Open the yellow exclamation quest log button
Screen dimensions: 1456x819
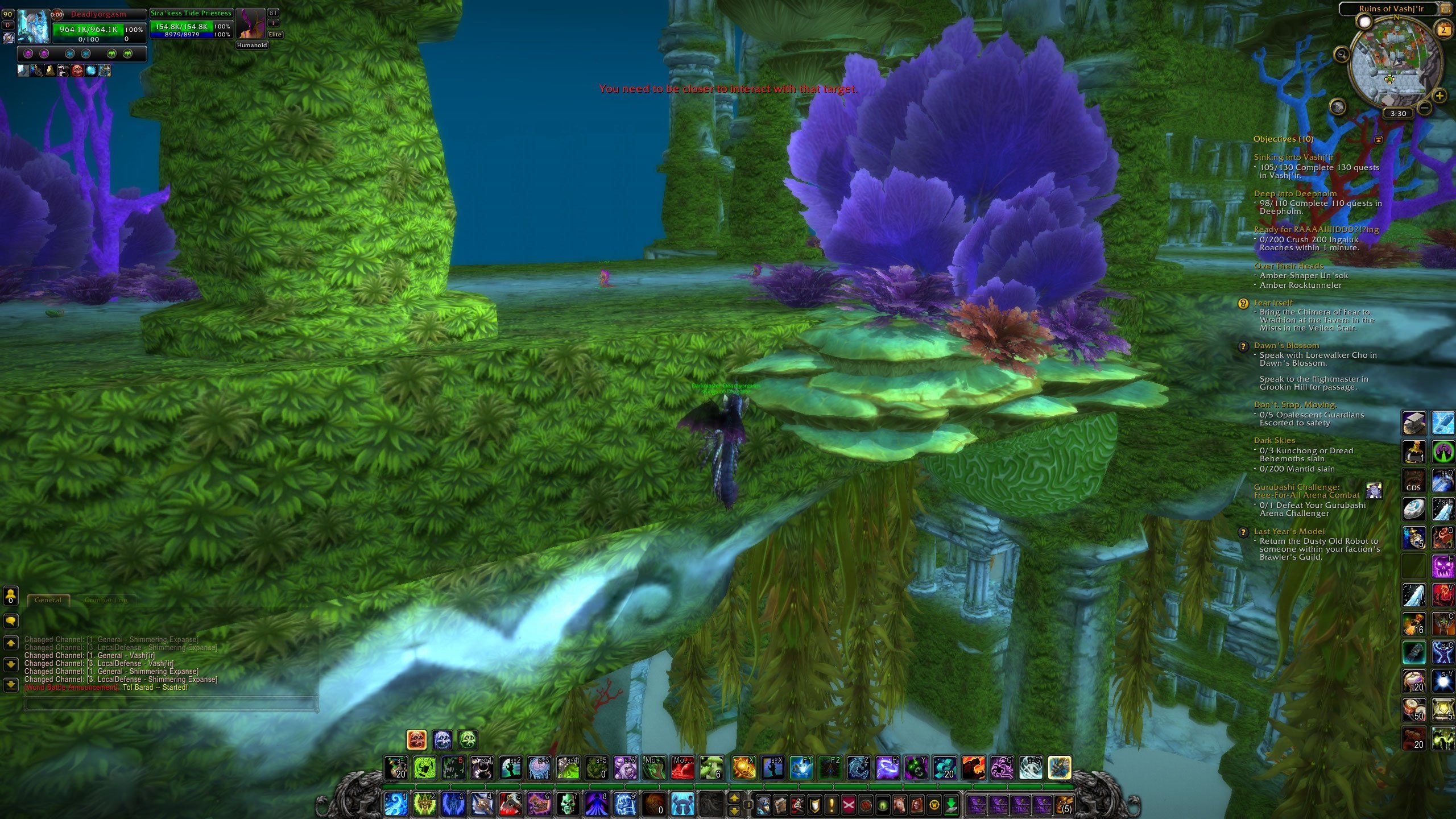coord(832,805)
